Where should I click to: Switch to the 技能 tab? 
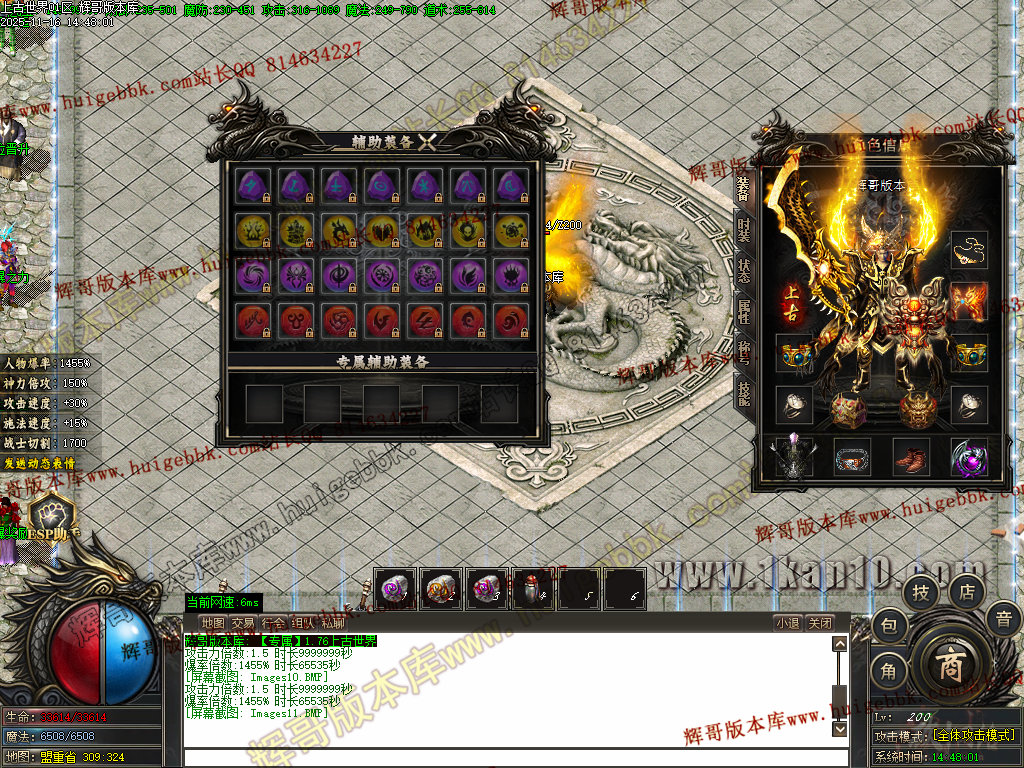click(743, 388)
